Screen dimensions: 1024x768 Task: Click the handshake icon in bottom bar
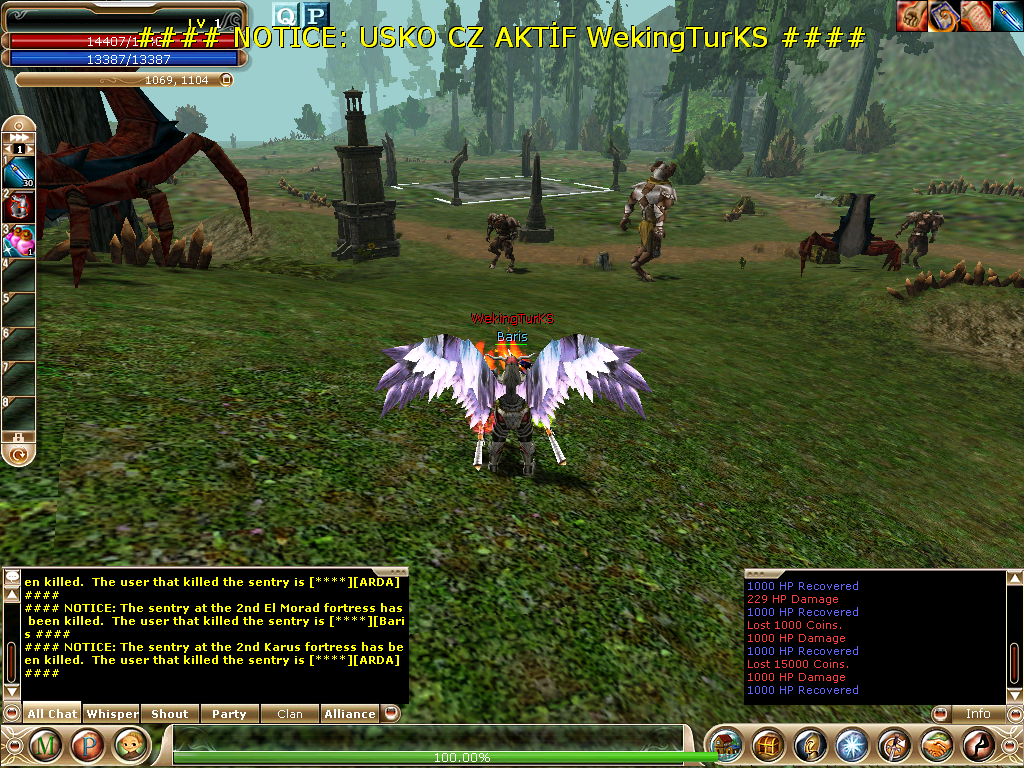pyautogui.click(x=935, y=746)
